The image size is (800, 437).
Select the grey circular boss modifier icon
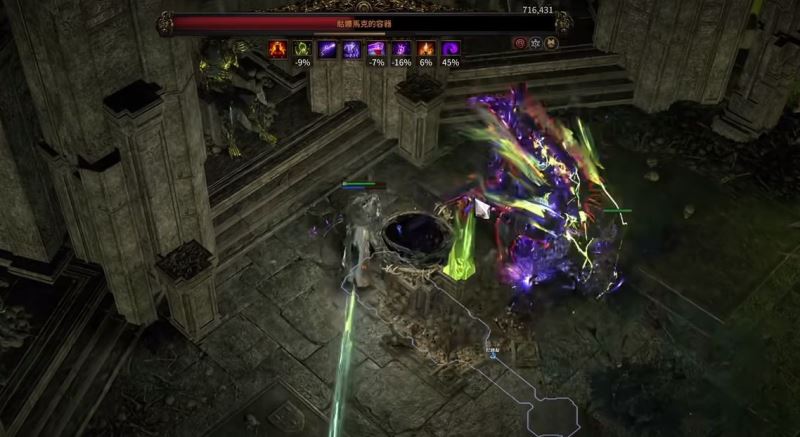point(536,43)
